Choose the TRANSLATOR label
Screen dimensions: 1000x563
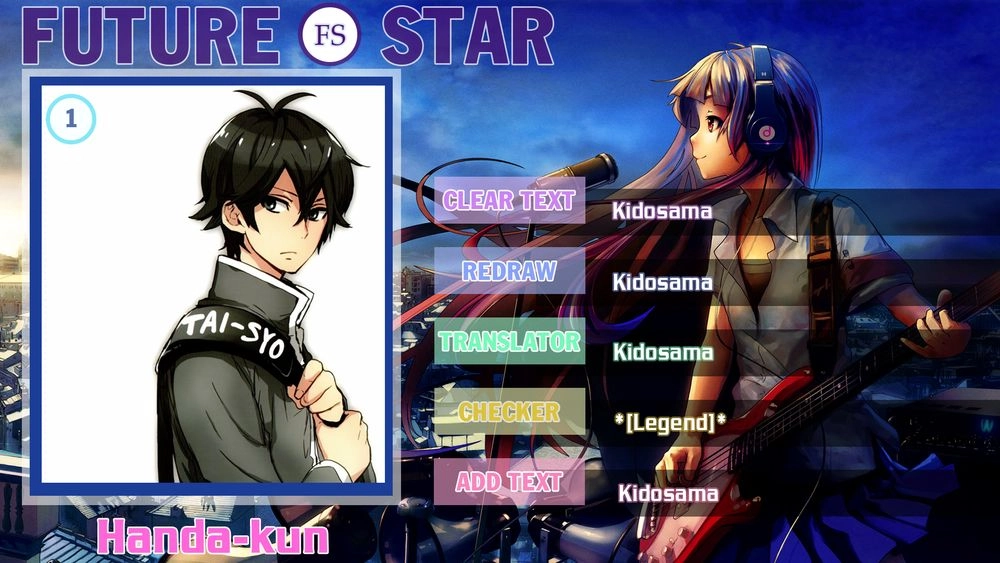(x=509, y=342)
